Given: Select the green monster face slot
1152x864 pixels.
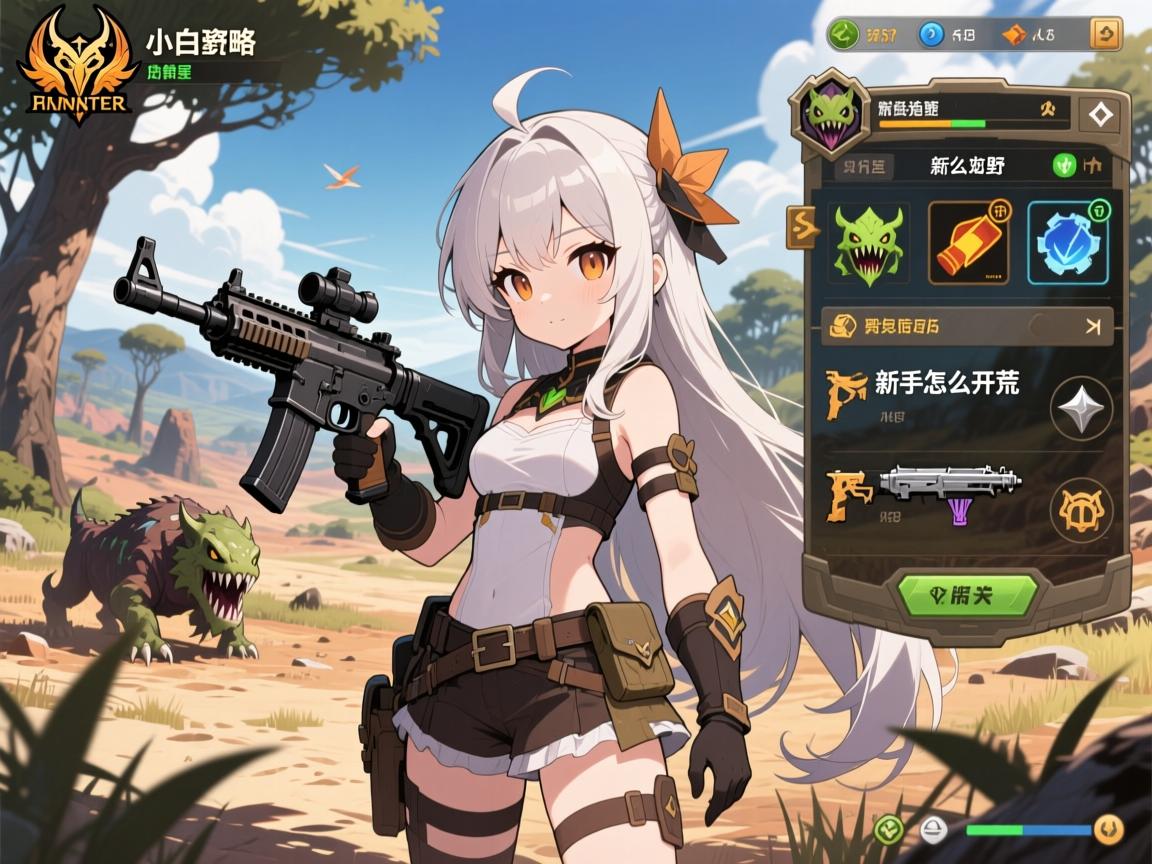Looking at the screenshot, I should [x=867, y=242].
